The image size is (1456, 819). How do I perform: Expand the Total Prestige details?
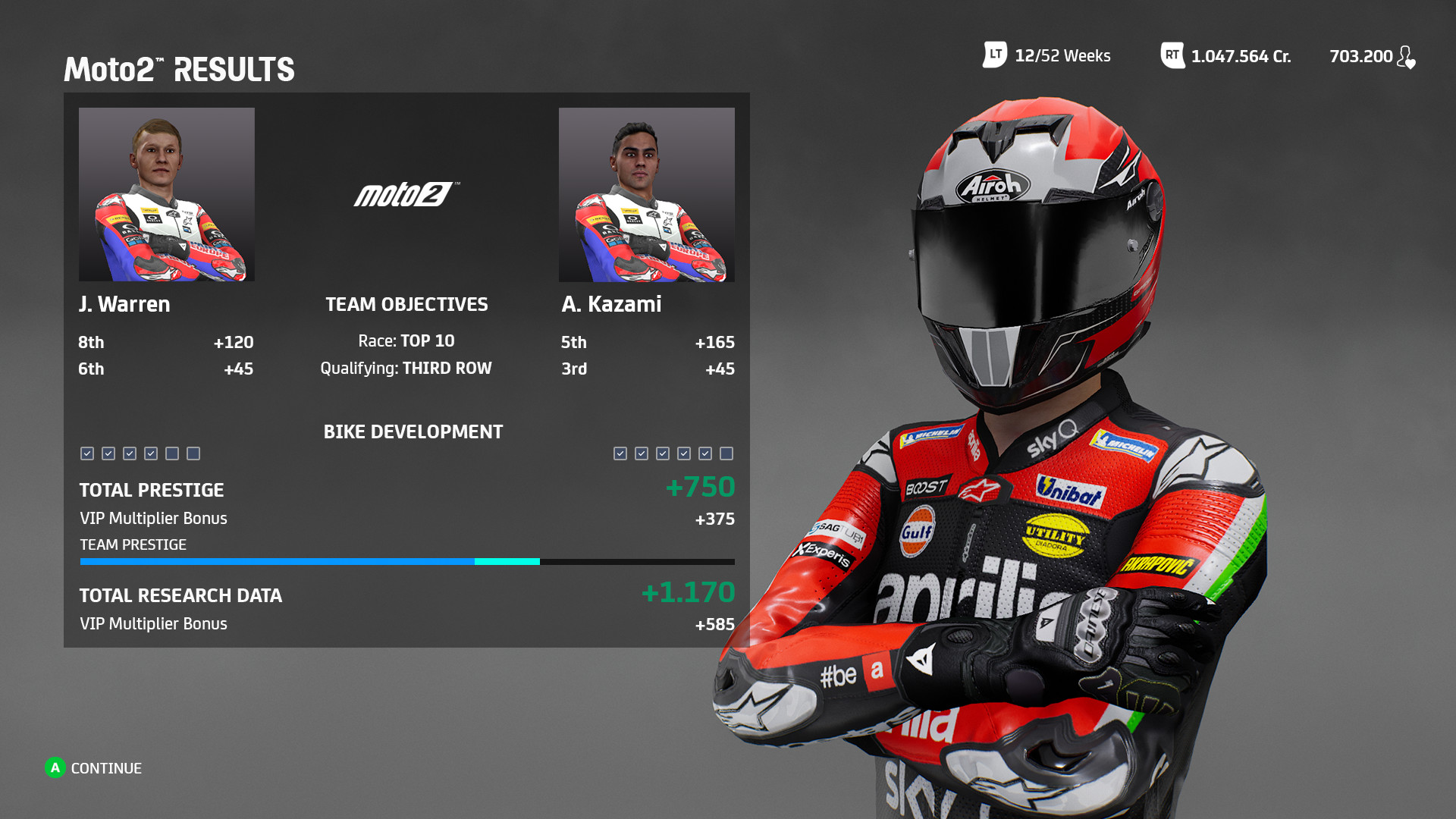pyautogui.click(x=152, y=490)
